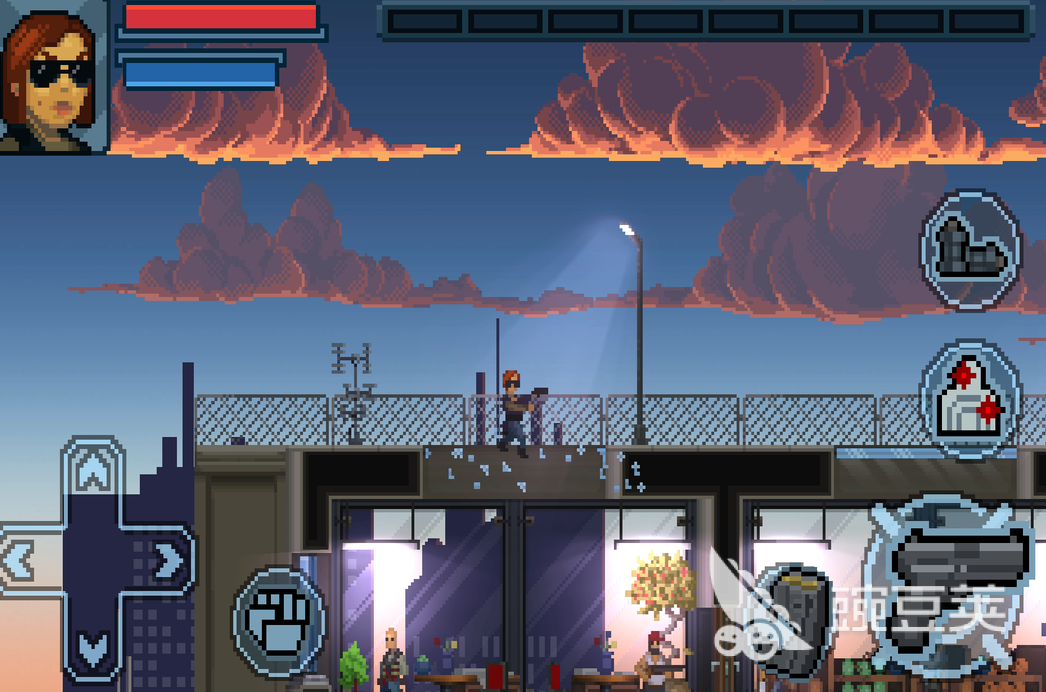Use the medical bandage item button

point(969,398)
